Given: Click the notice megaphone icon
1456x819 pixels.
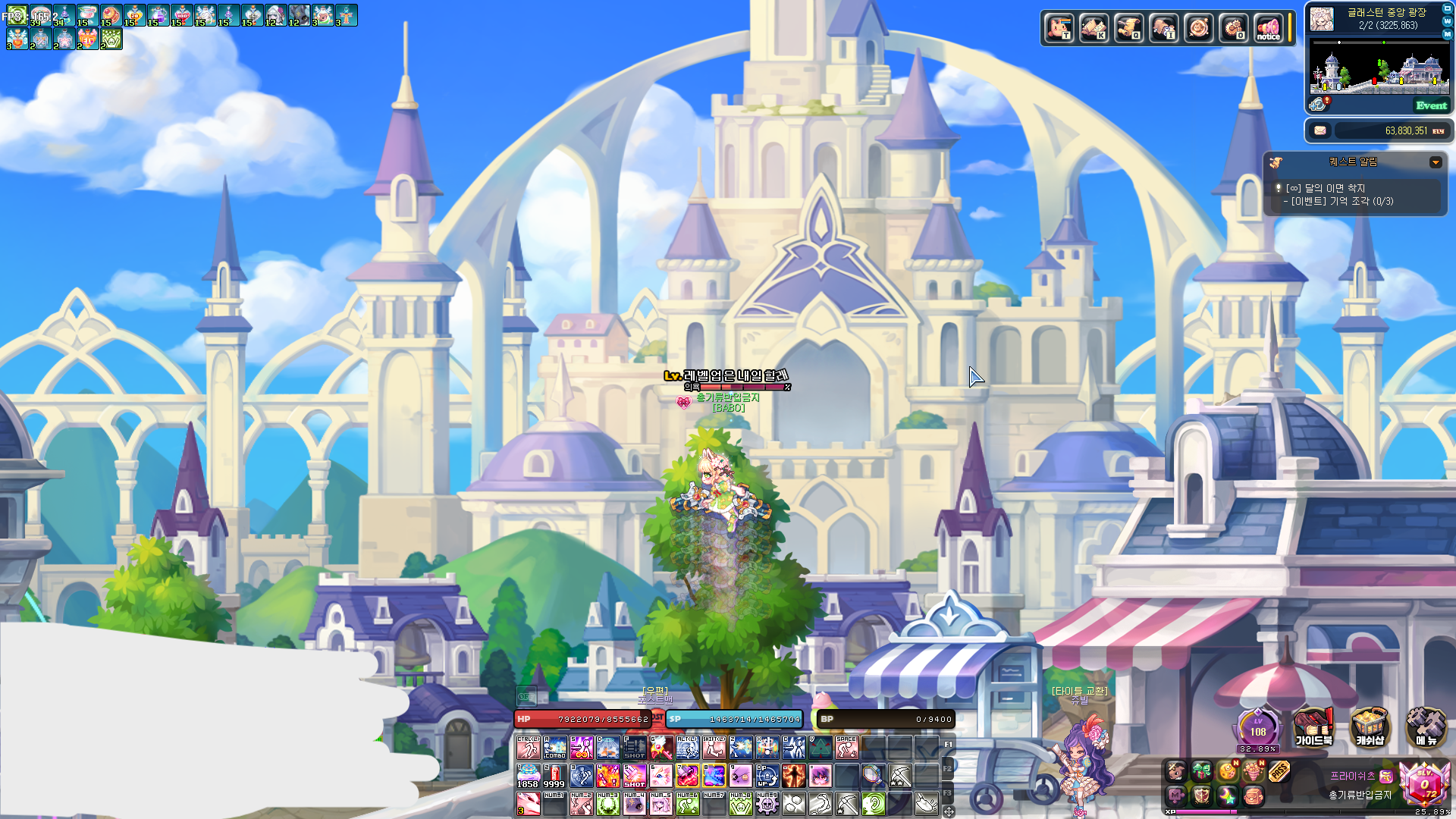Looking at the screenshot, I should point(1268,28).
